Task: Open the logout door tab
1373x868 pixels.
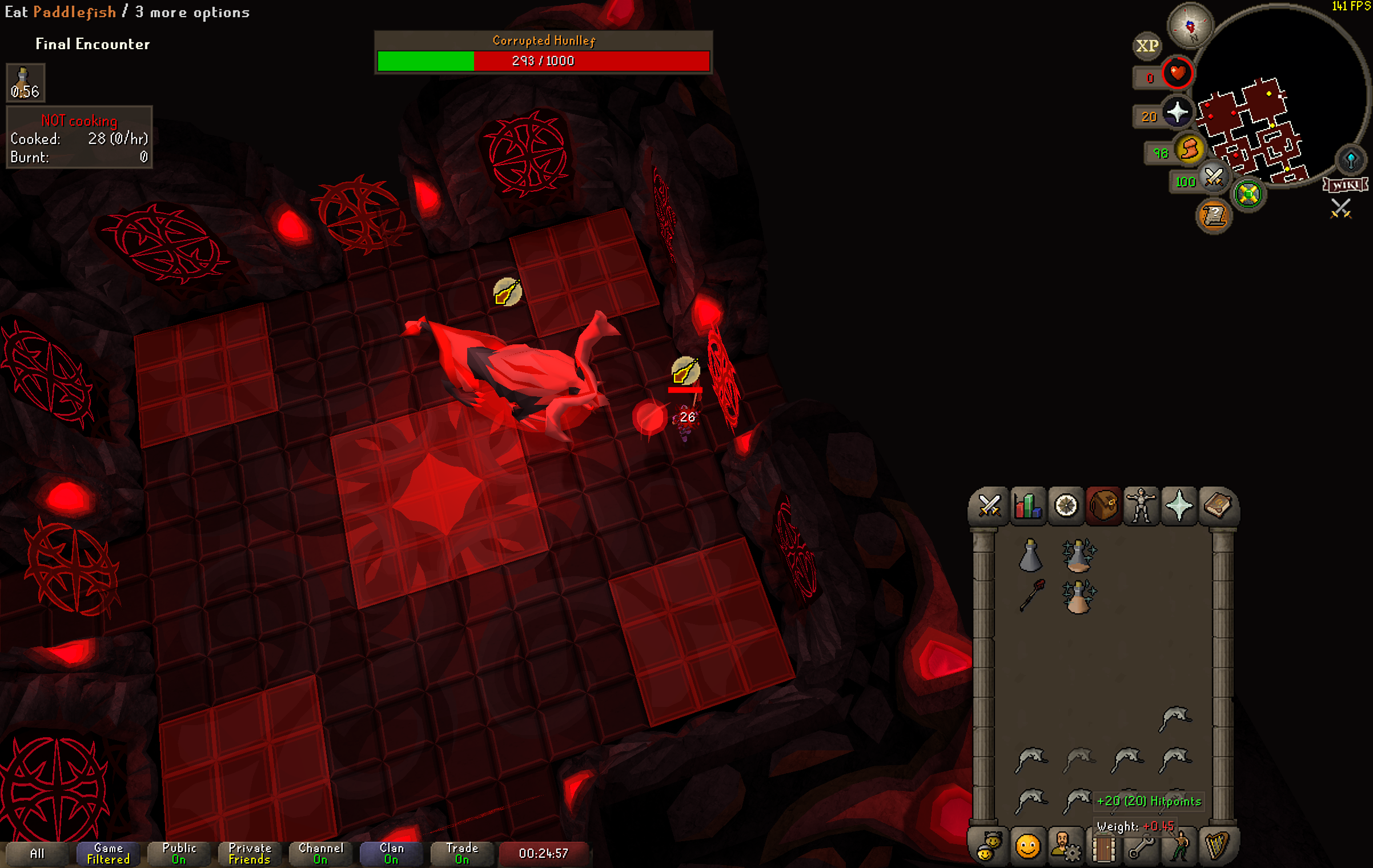Action: coord(1103,847)
